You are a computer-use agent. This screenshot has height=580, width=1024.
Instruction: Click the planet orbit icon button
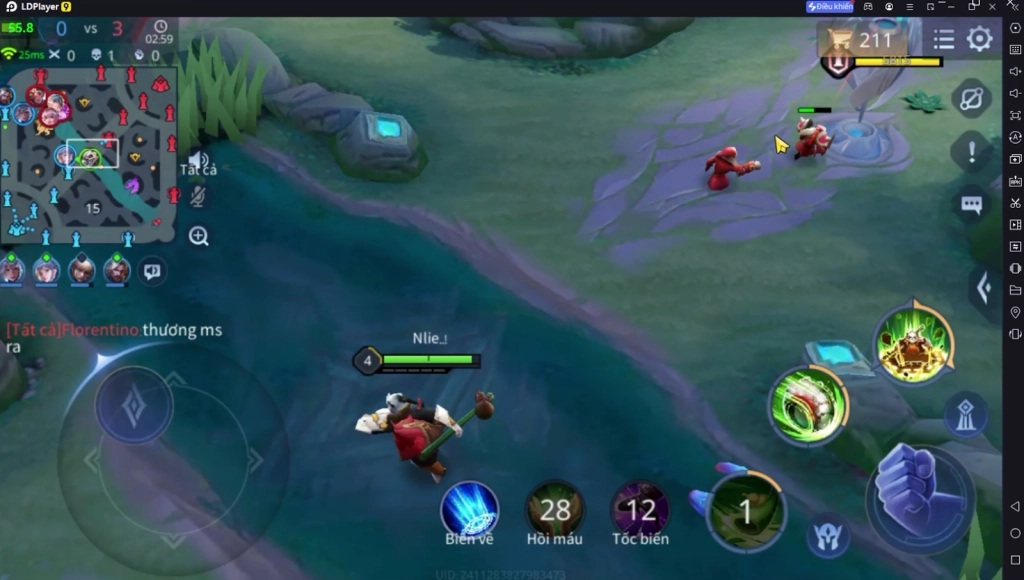tap(971, 98)
